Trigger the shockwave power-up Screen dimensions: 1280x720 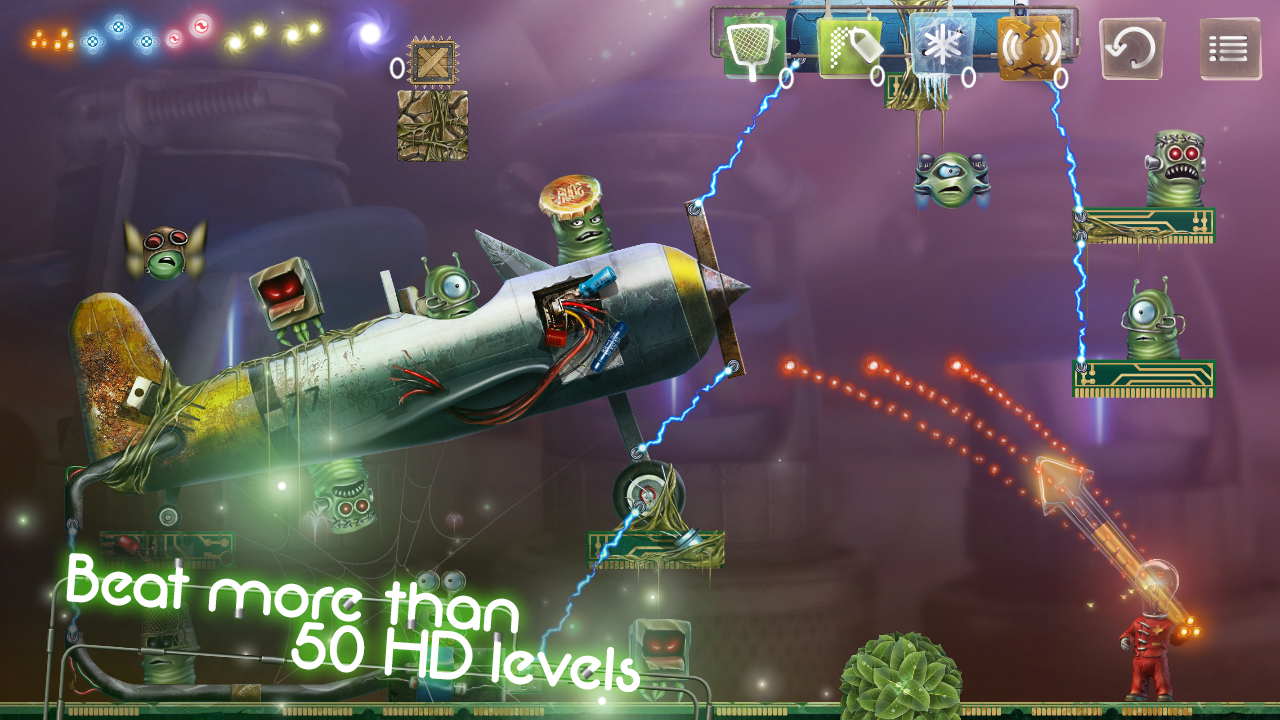coord(1029,47)
